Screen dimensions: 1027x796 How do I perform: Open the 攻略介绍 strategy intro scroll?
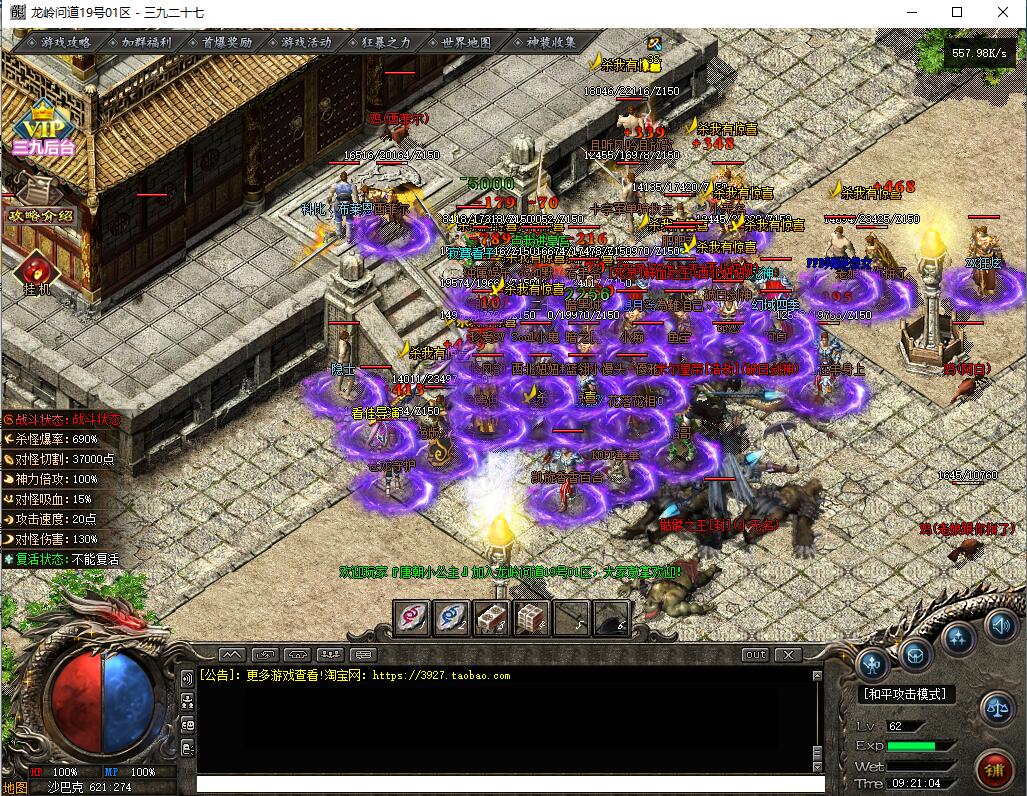41,215
